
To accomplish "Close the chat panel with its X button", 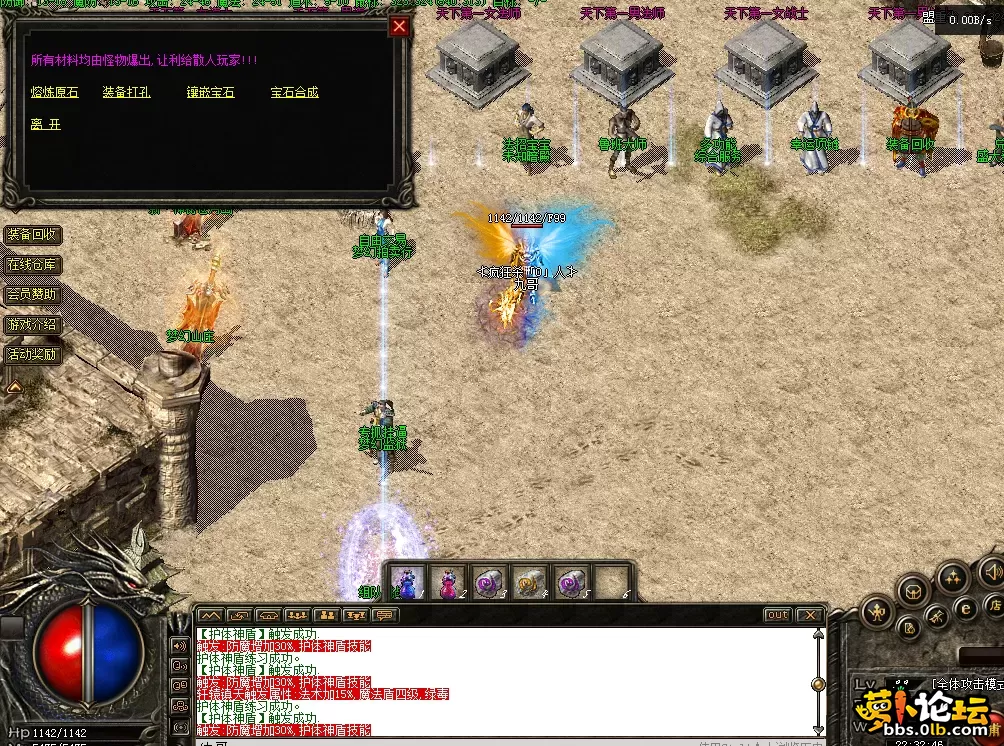I will tap(809, 615).
